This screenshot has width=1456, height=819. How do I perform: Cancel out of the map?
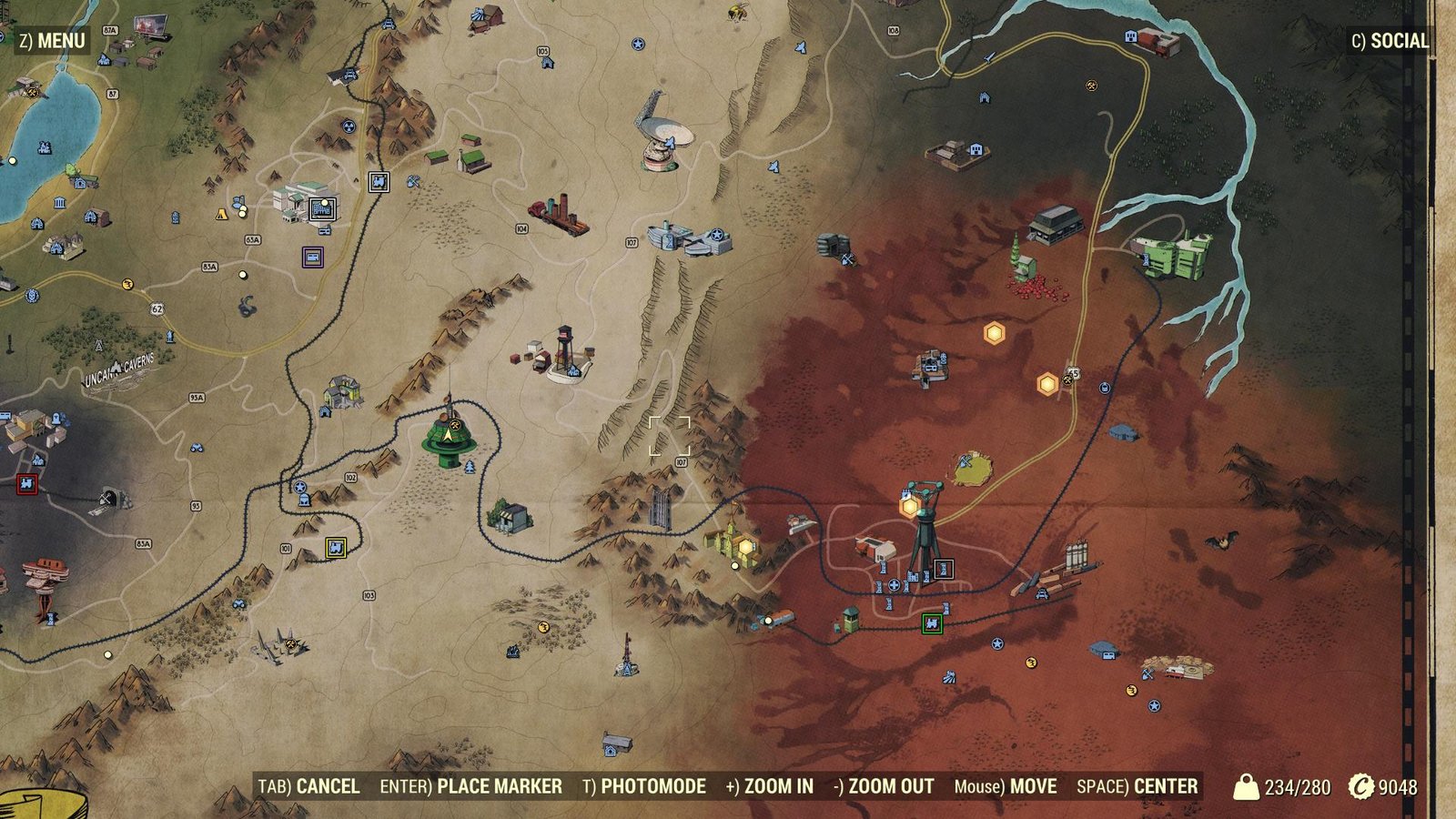coord(308,786)
